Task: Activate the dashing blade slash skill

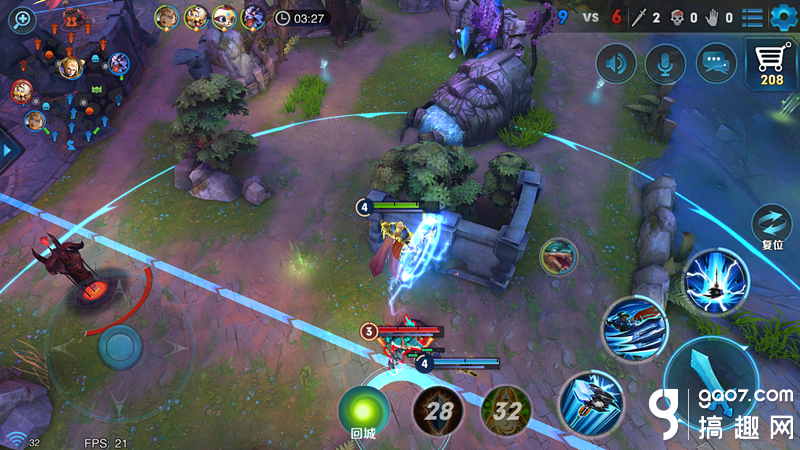Action: coord(635,329)
